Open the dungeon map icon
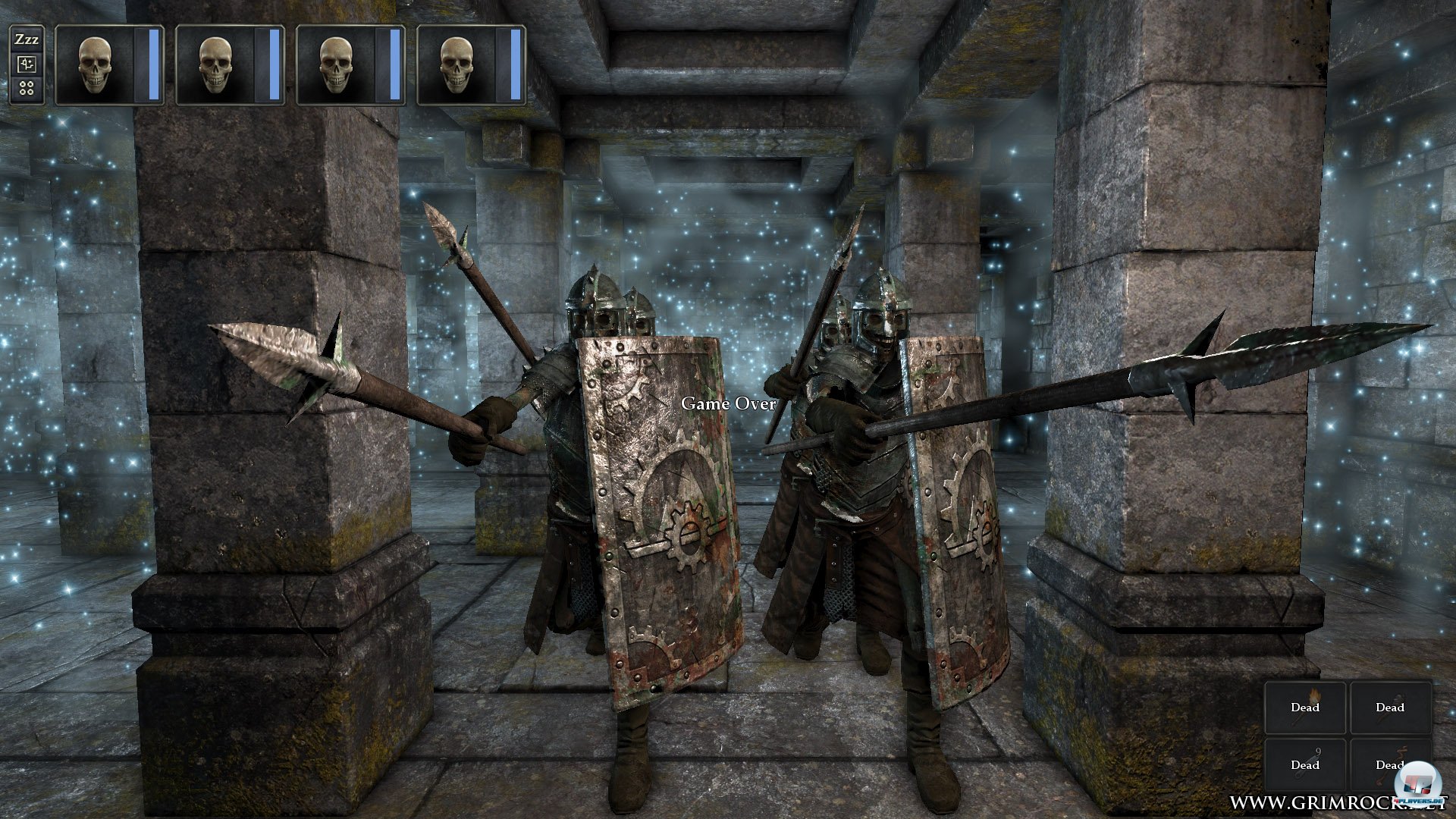 [27, 64]
